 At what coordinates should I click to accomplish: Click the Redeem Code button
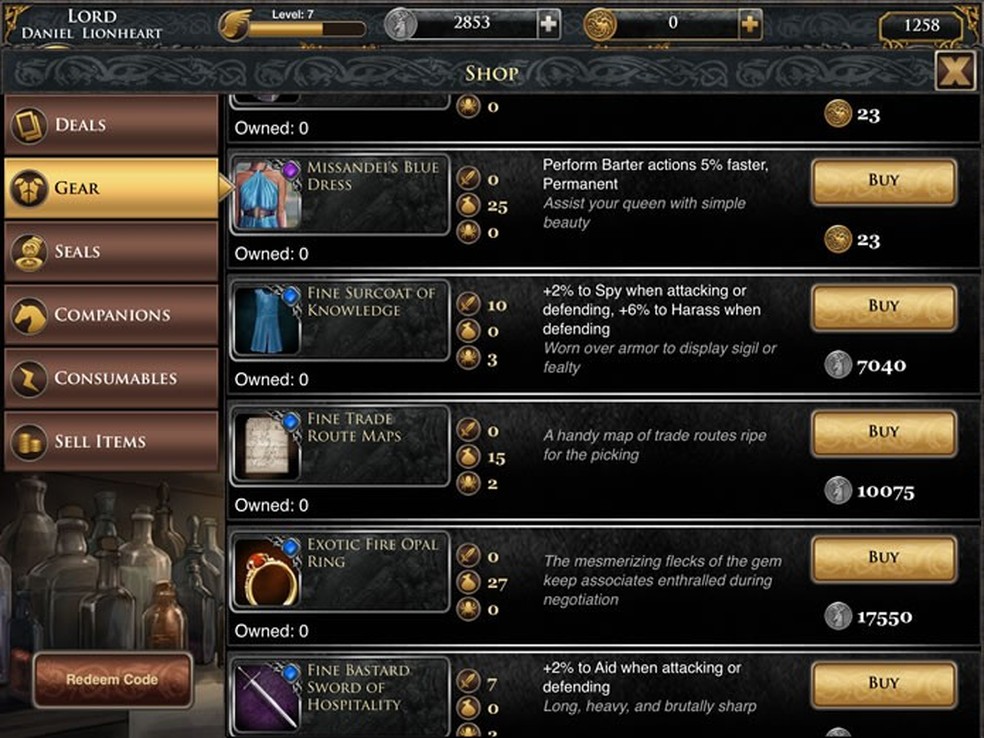(112, 680)
